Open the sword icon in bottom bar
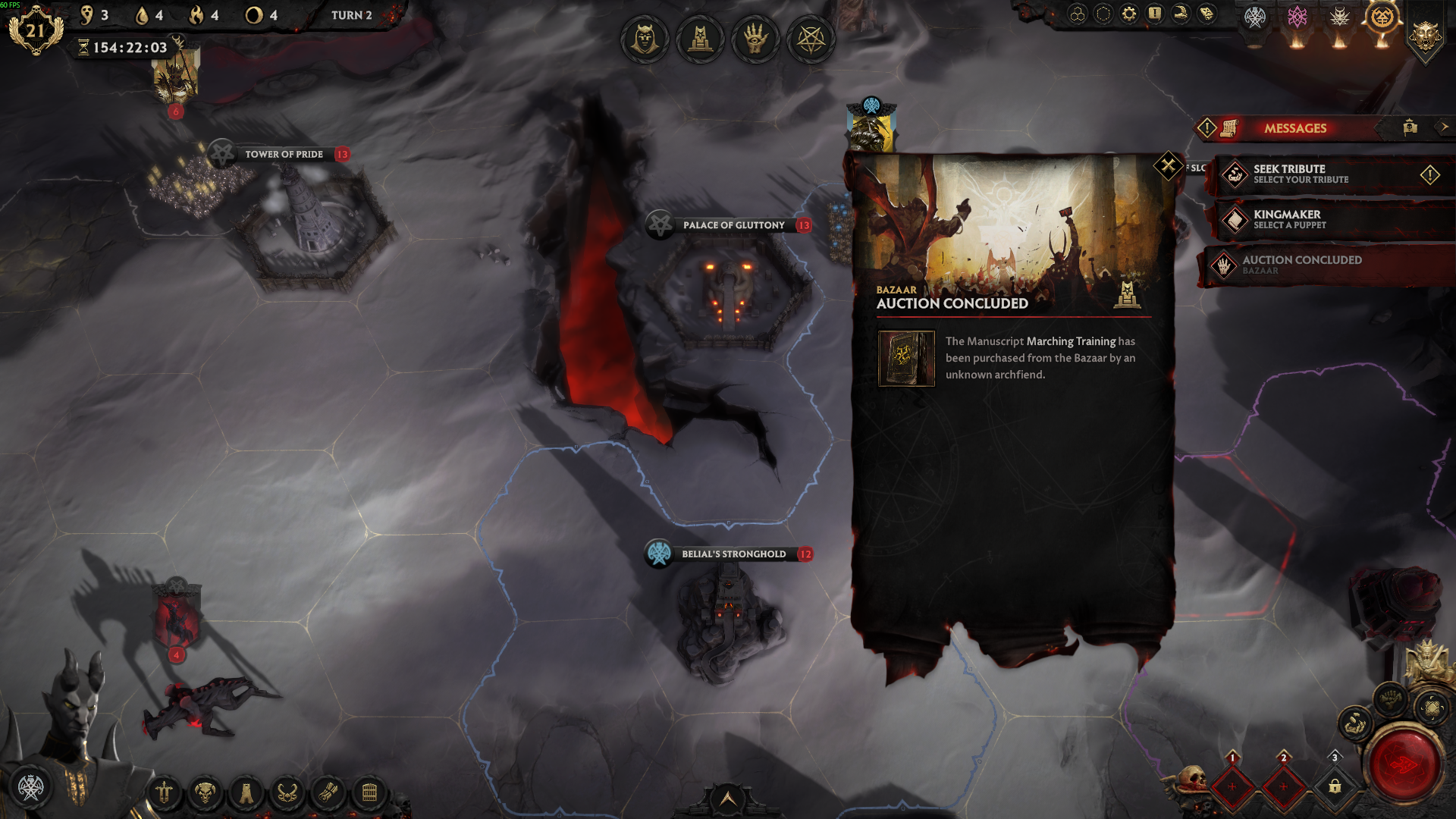1456x819 pixels. coord(164,794)
